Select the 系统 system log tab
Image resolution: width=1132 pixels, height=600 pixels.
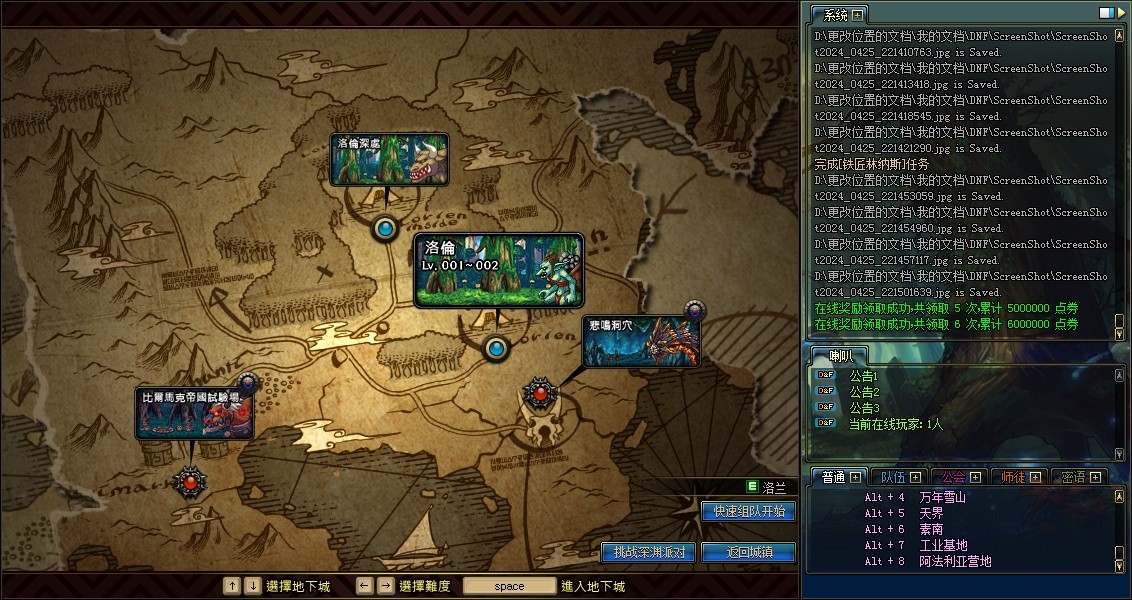pyautogui.click(x=831, y=15)
